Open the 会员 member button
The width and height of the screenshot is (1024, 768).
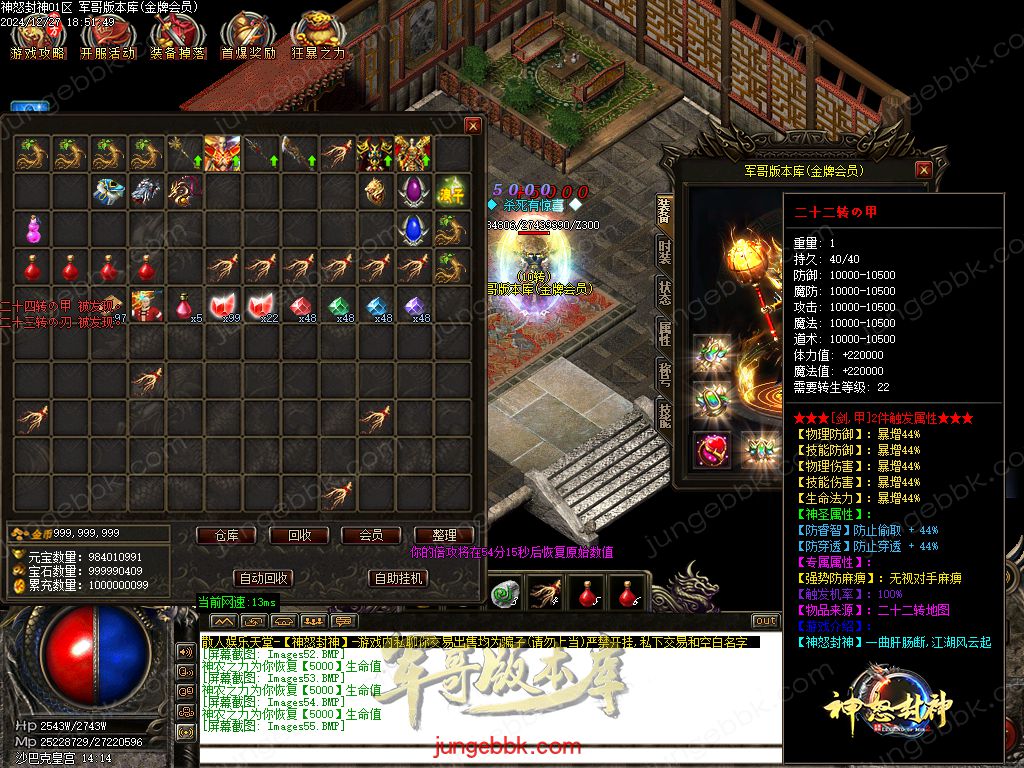pos(371,536)
